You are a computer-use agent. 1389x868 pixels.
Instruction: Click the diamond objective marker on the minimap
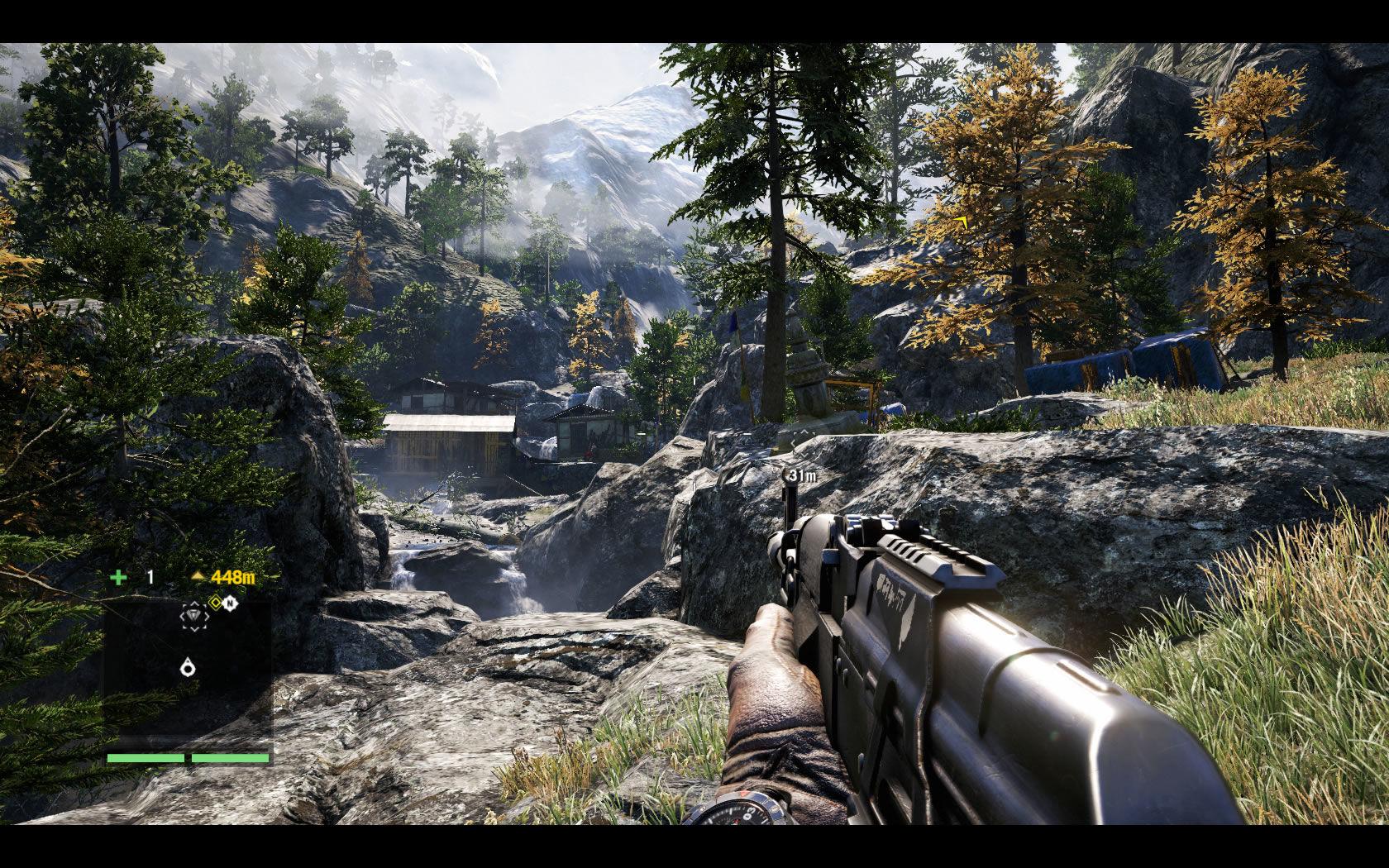tap(194, 616)
